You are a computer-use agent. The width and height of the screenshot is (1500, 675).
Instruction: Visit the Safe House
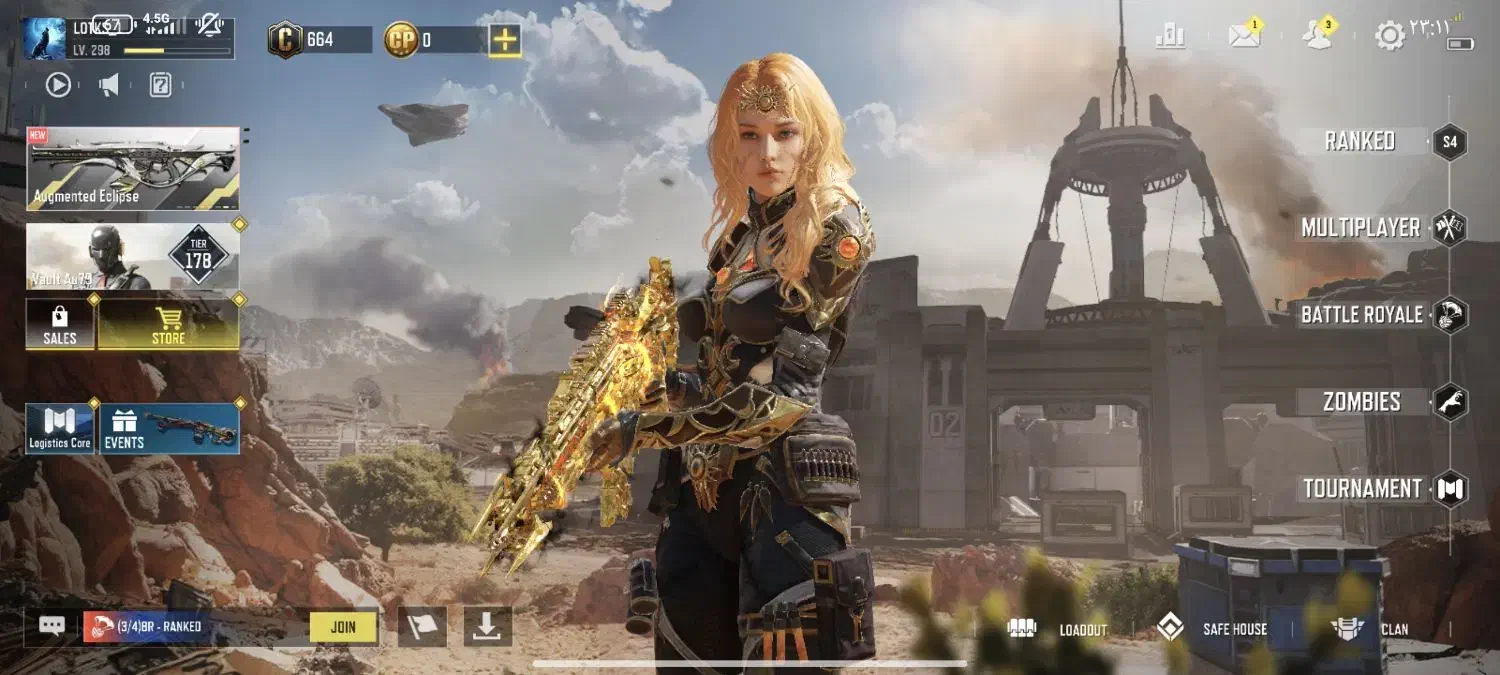click(1212, 629)
